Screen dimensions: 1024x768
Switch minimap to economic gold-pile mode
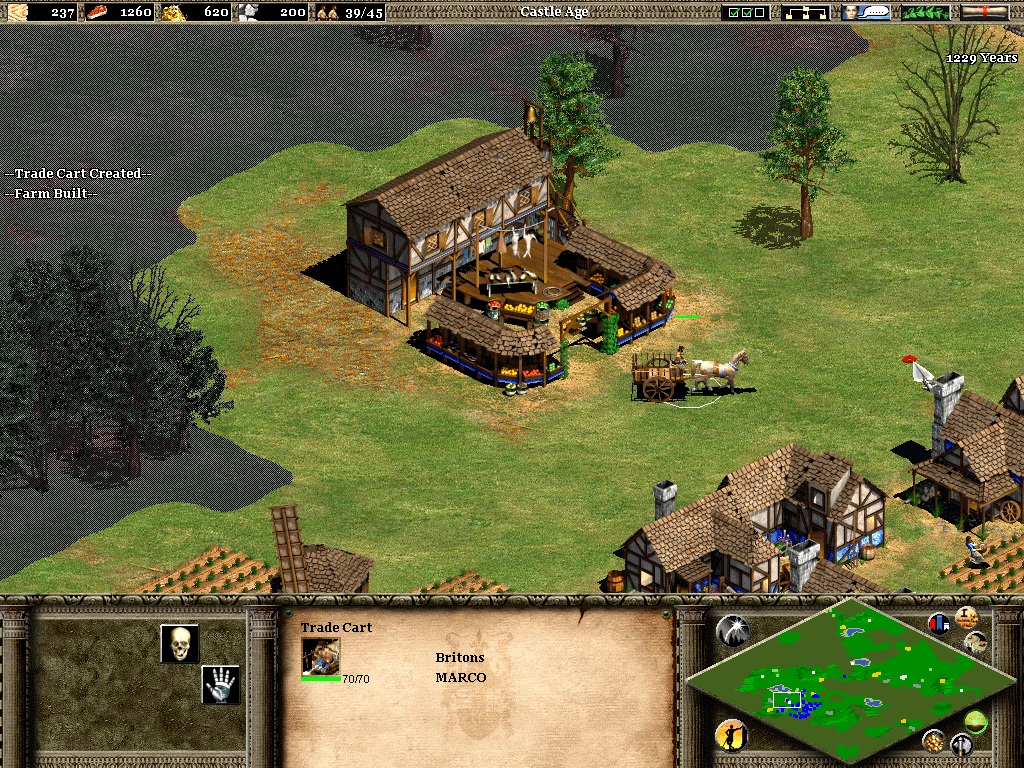point(934,741)
